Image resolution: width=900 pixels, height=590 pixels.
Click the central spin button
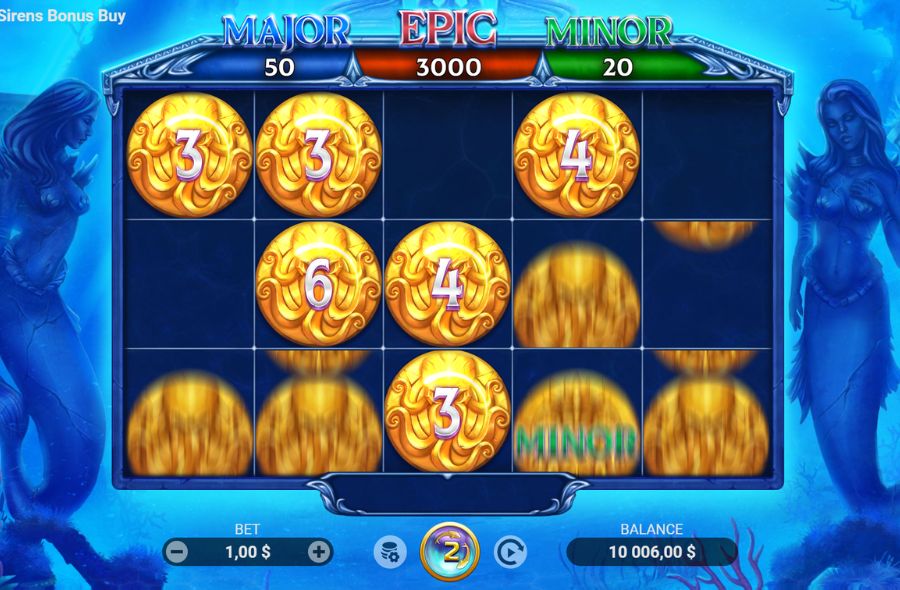[x=450, y=551]
